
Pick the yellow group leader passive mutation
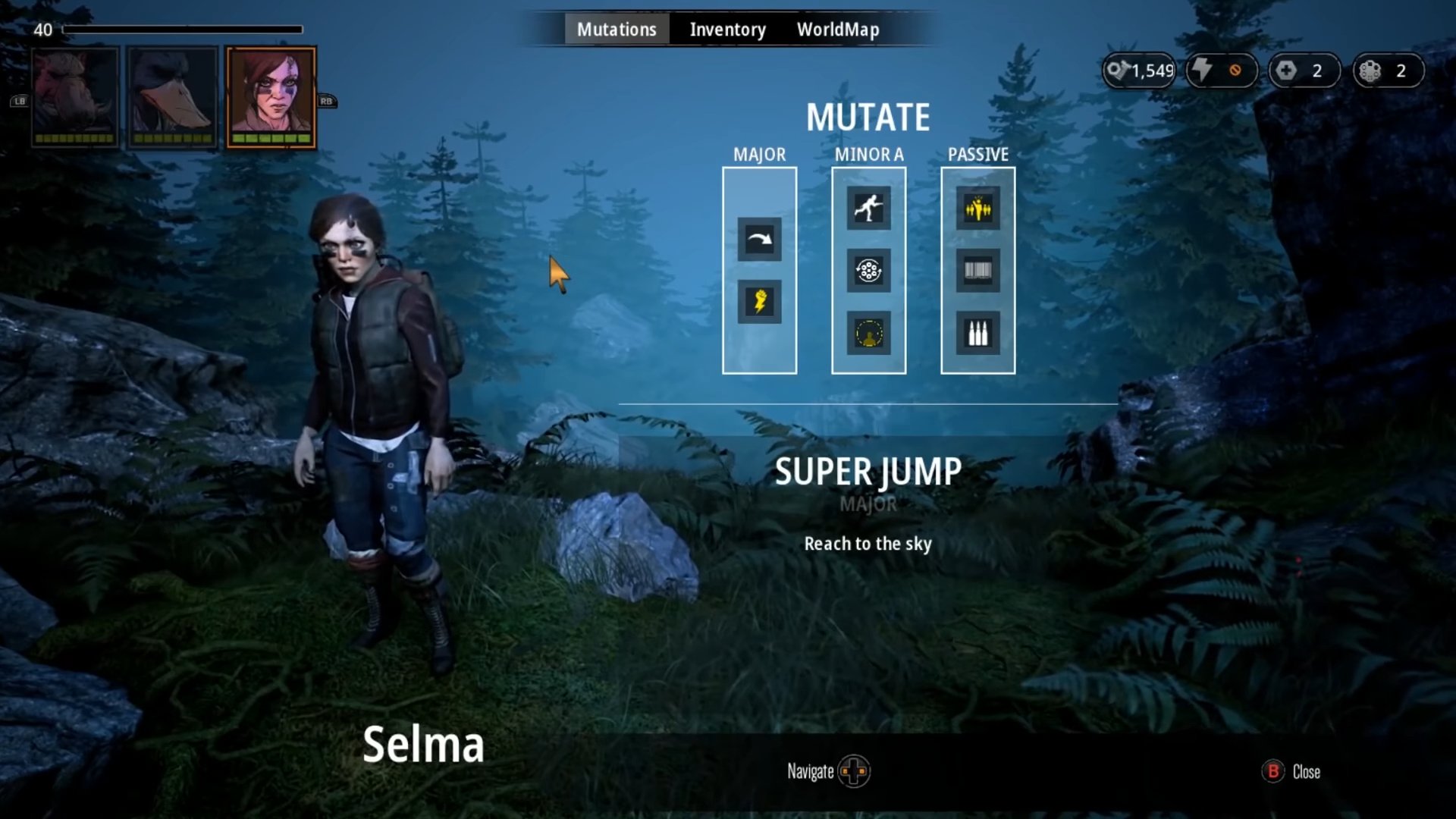click(x=977, y=208)
